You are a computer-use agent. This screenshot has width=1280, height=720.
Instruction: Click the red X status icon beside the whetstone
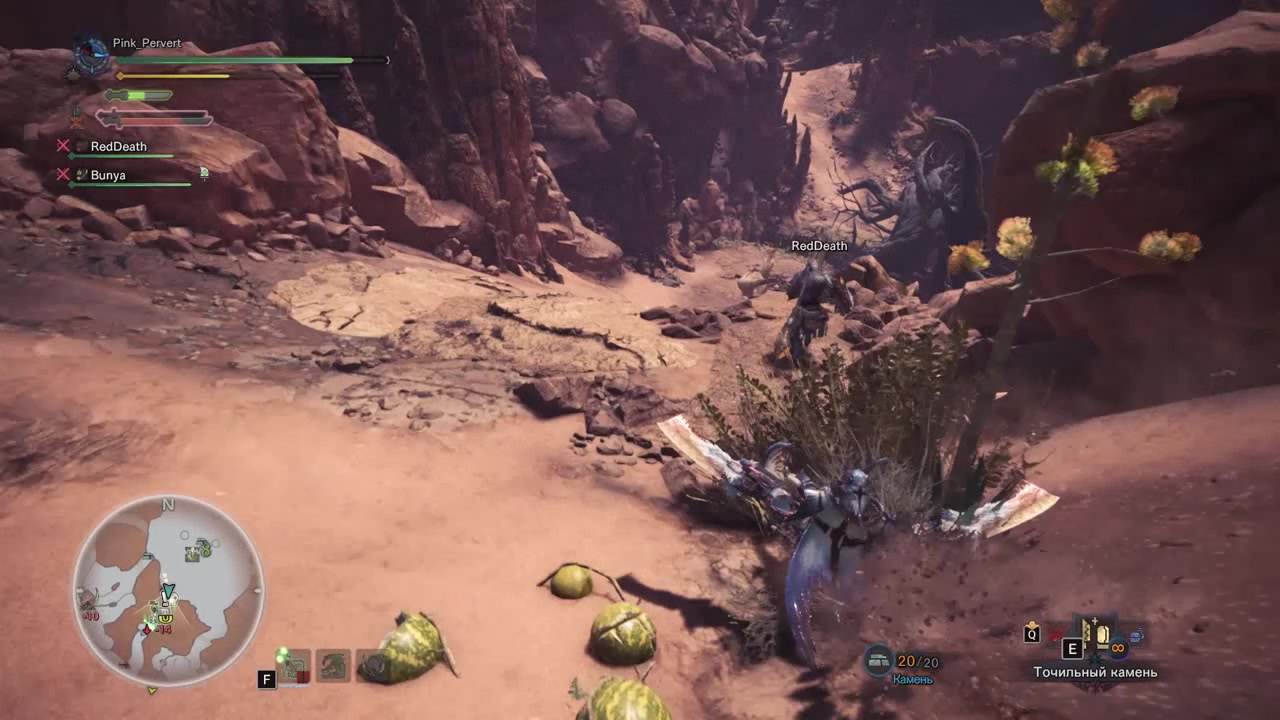coord(1055,635)
